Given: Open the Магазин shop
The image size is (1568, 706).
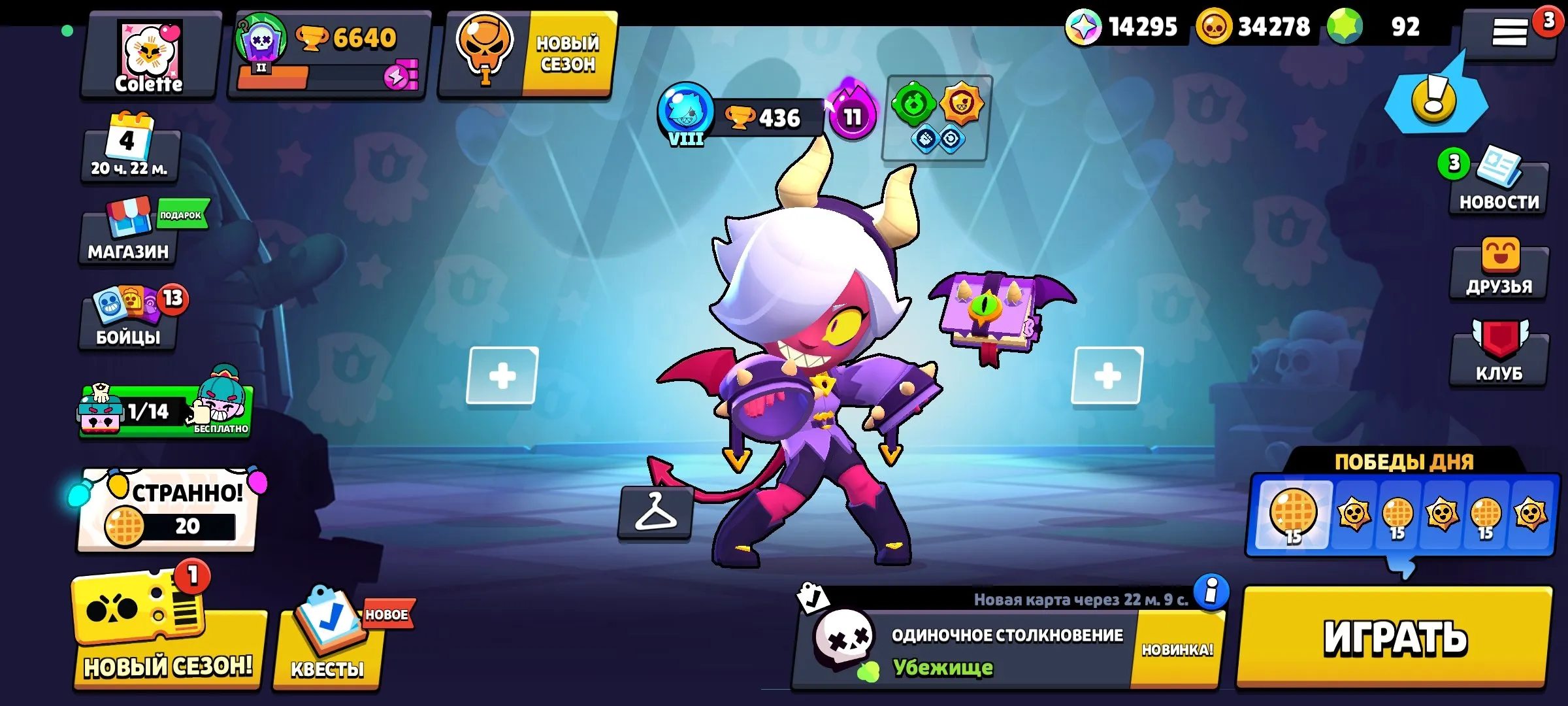Looking at the screenshot, I should tap(127, 239).
